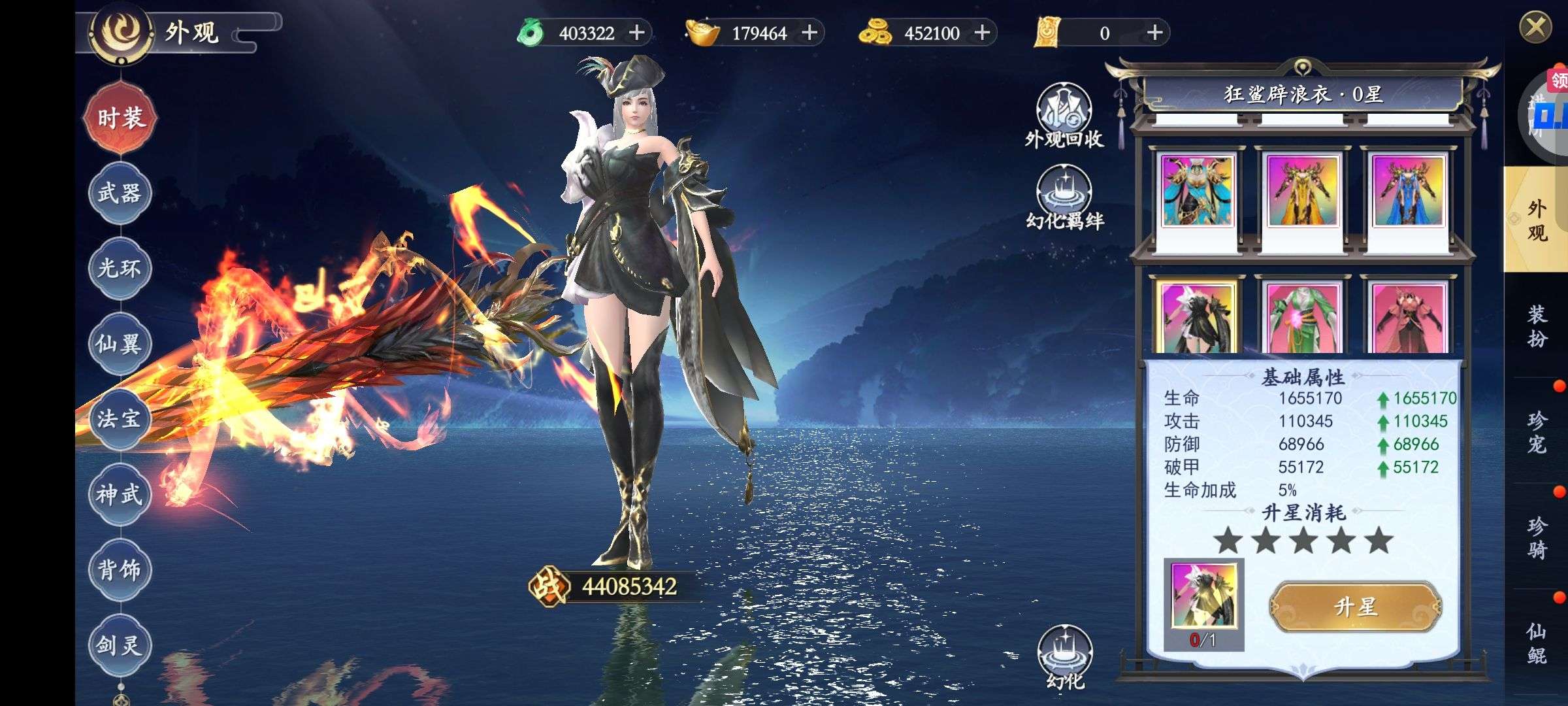Switch to the 装扮 side tab

pos(1537,326)
